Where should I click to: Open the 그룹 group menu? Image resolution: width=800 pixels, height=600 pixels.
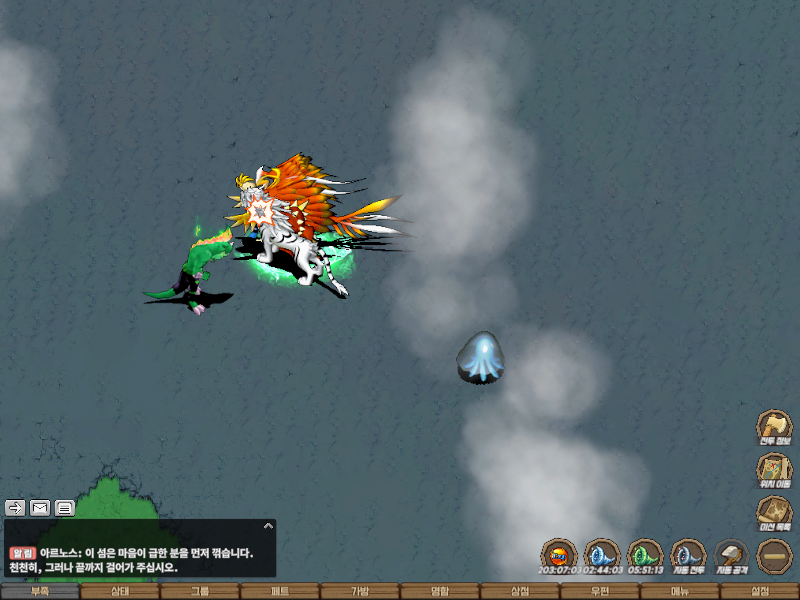[200, 591]
